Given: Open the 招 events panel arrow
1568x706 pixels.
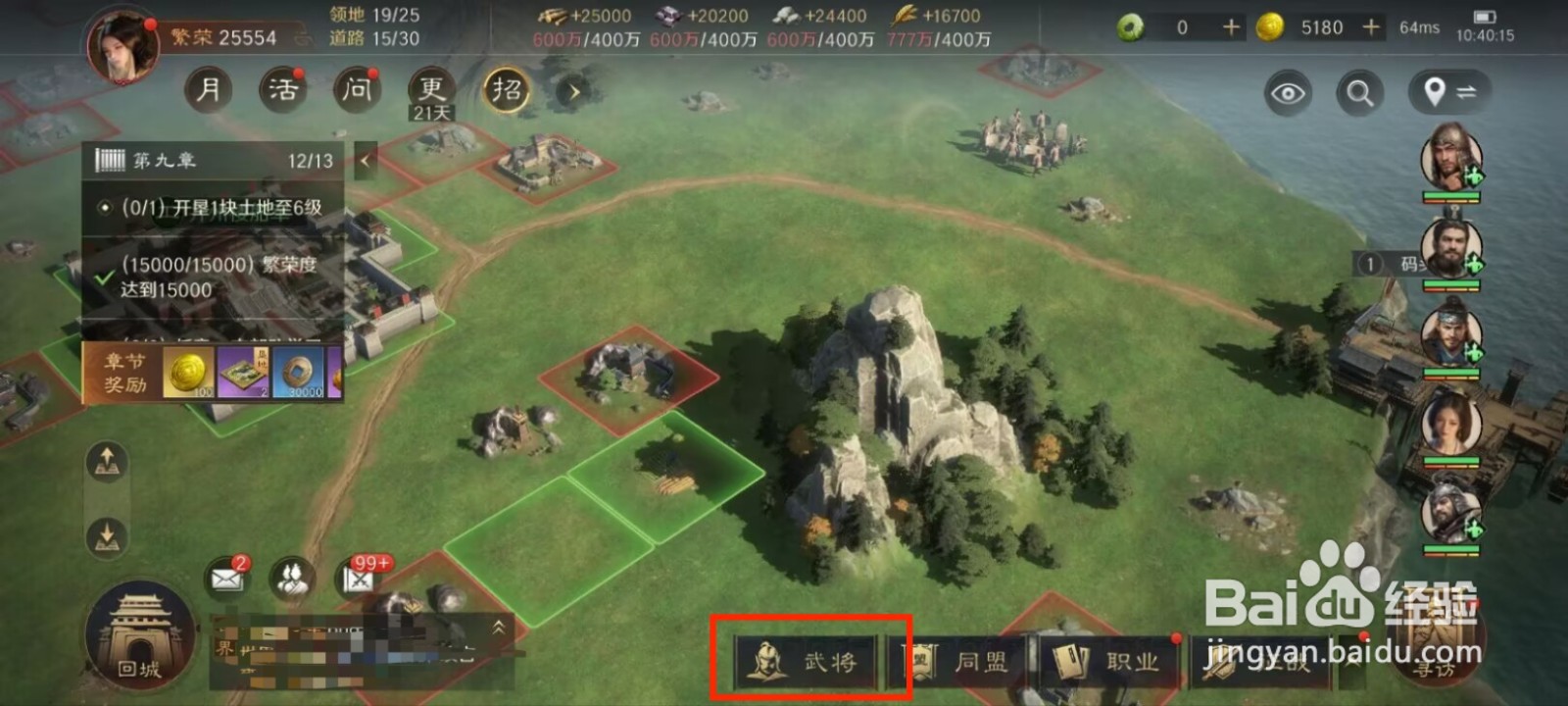Looking at the screenshot, I should 573,92.
